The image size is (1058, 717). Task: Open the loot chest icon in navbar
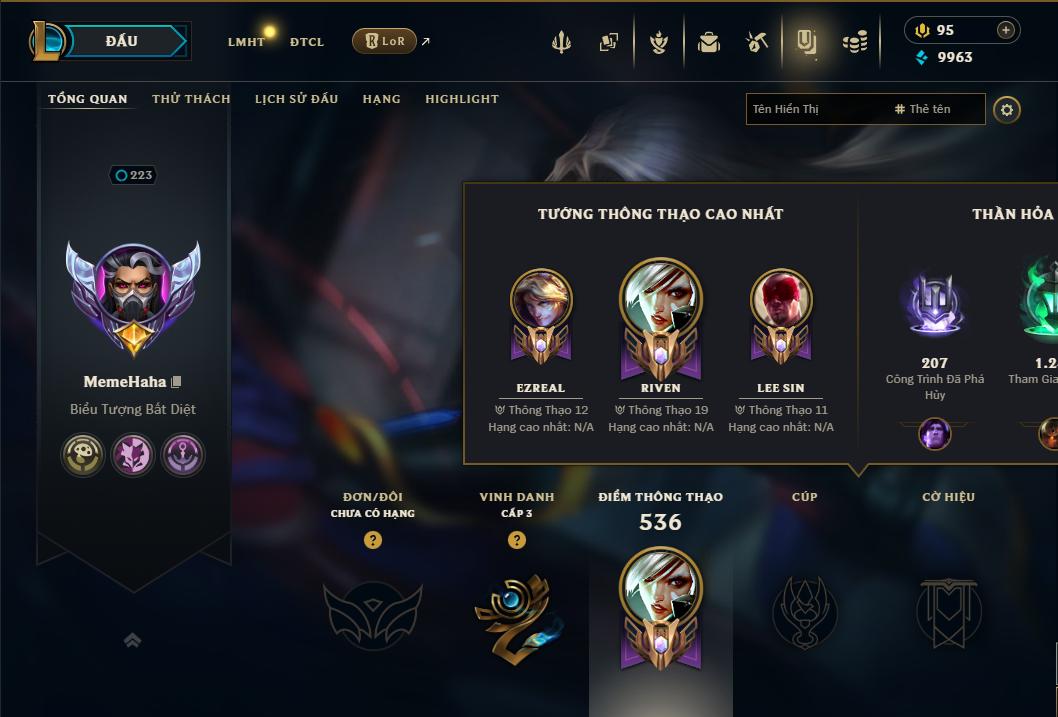[709, 42]
